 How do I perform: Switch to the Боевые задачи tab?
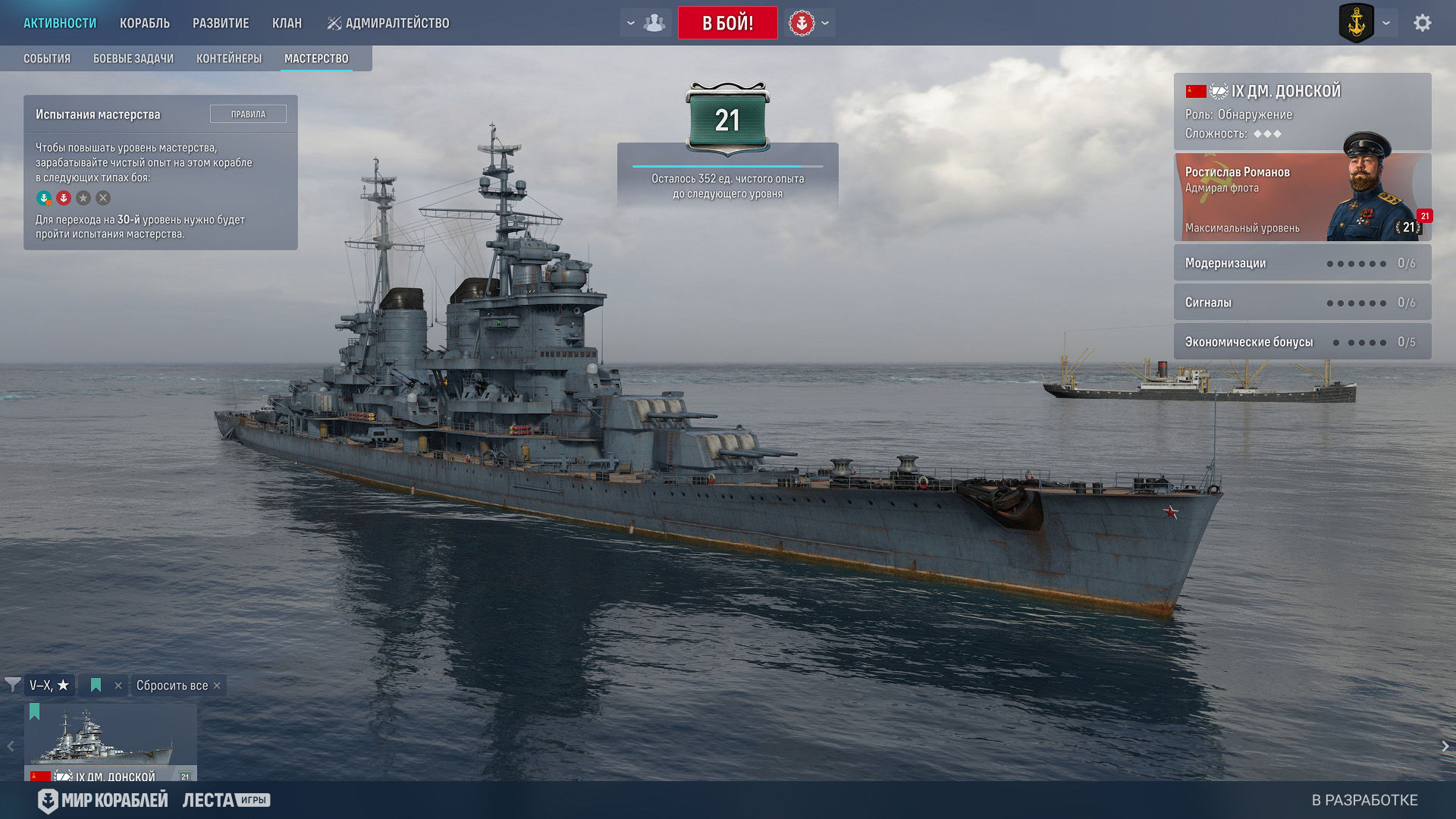133,58
